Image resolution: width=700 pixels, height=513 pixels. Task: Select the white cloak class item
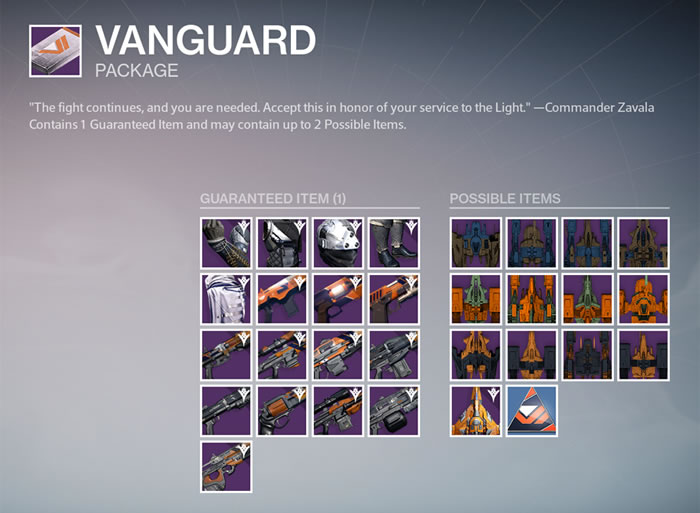tap(225, 299)
